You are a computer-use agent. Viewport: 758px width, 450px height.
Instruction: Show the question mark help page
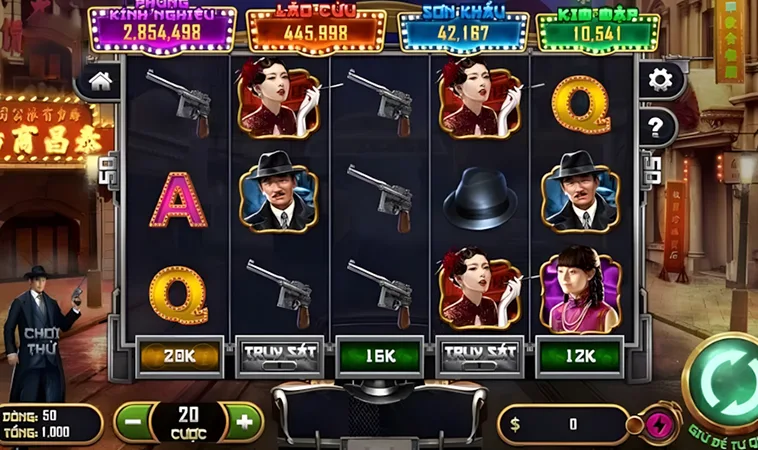point(658,126)
